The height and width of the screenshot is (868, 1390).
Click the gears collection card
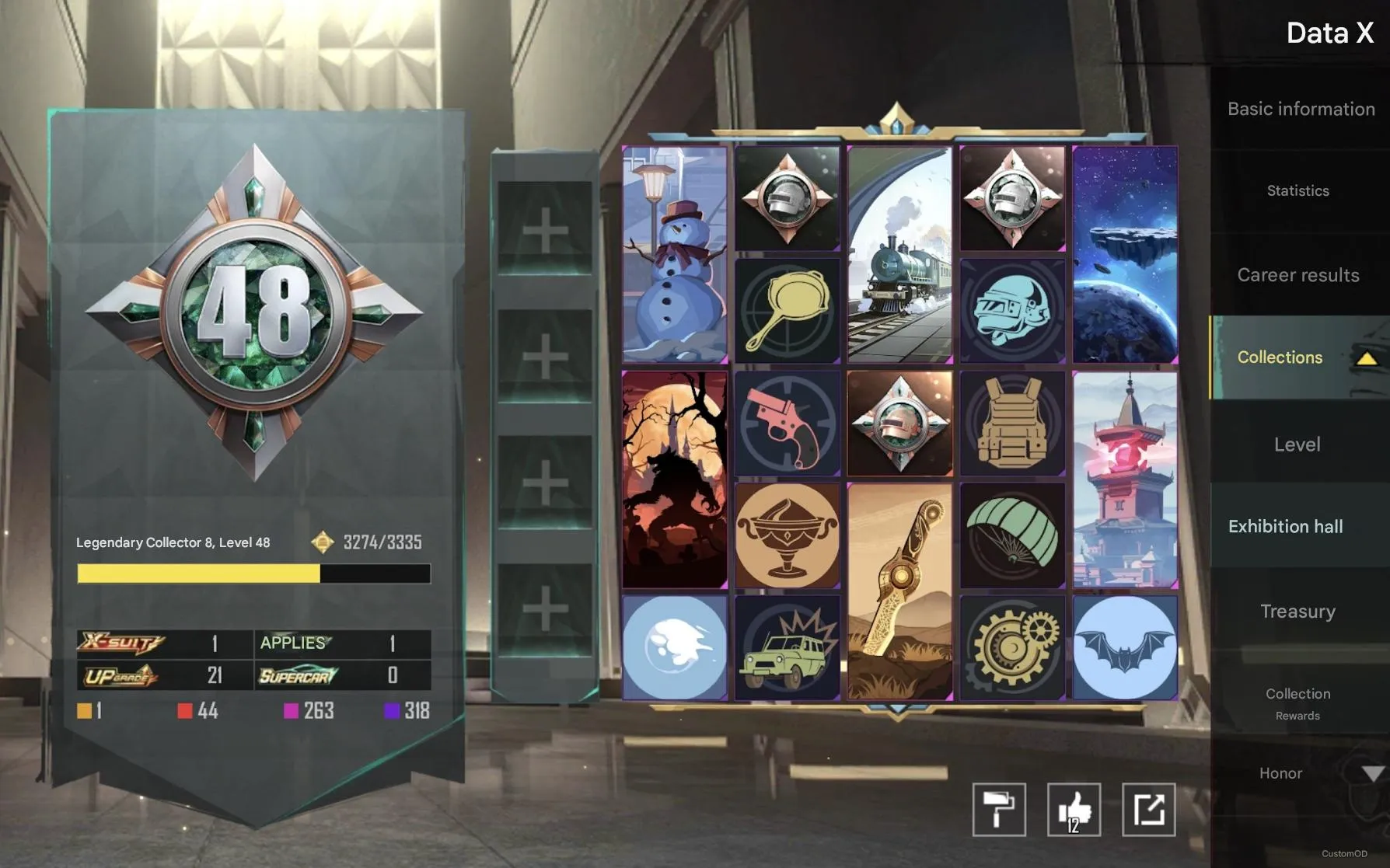[x=1011, y=649]
